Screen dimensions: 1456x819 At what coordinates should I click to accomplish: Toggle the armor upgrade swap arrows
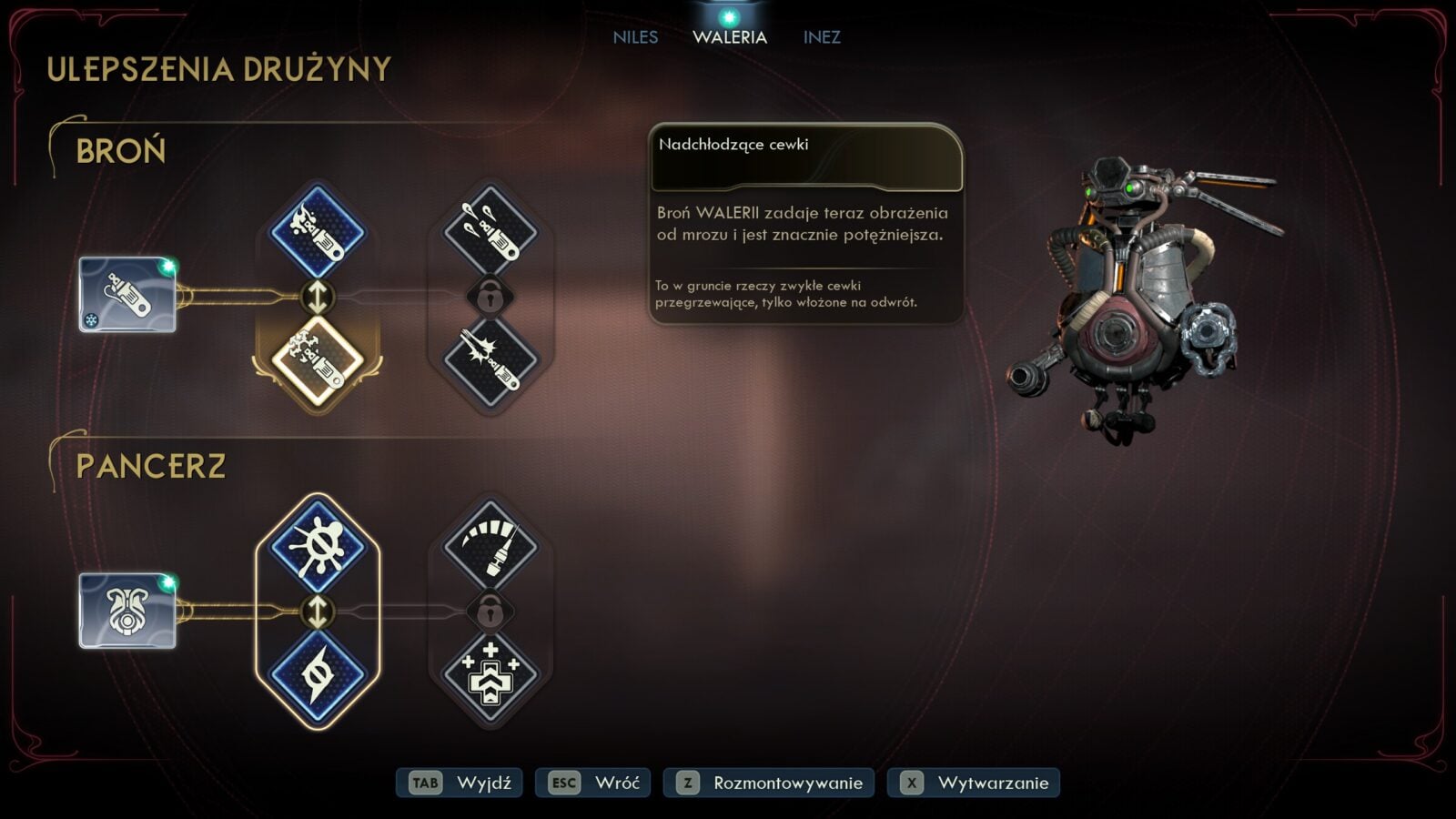pyautogui.click(x=318, y=612)
